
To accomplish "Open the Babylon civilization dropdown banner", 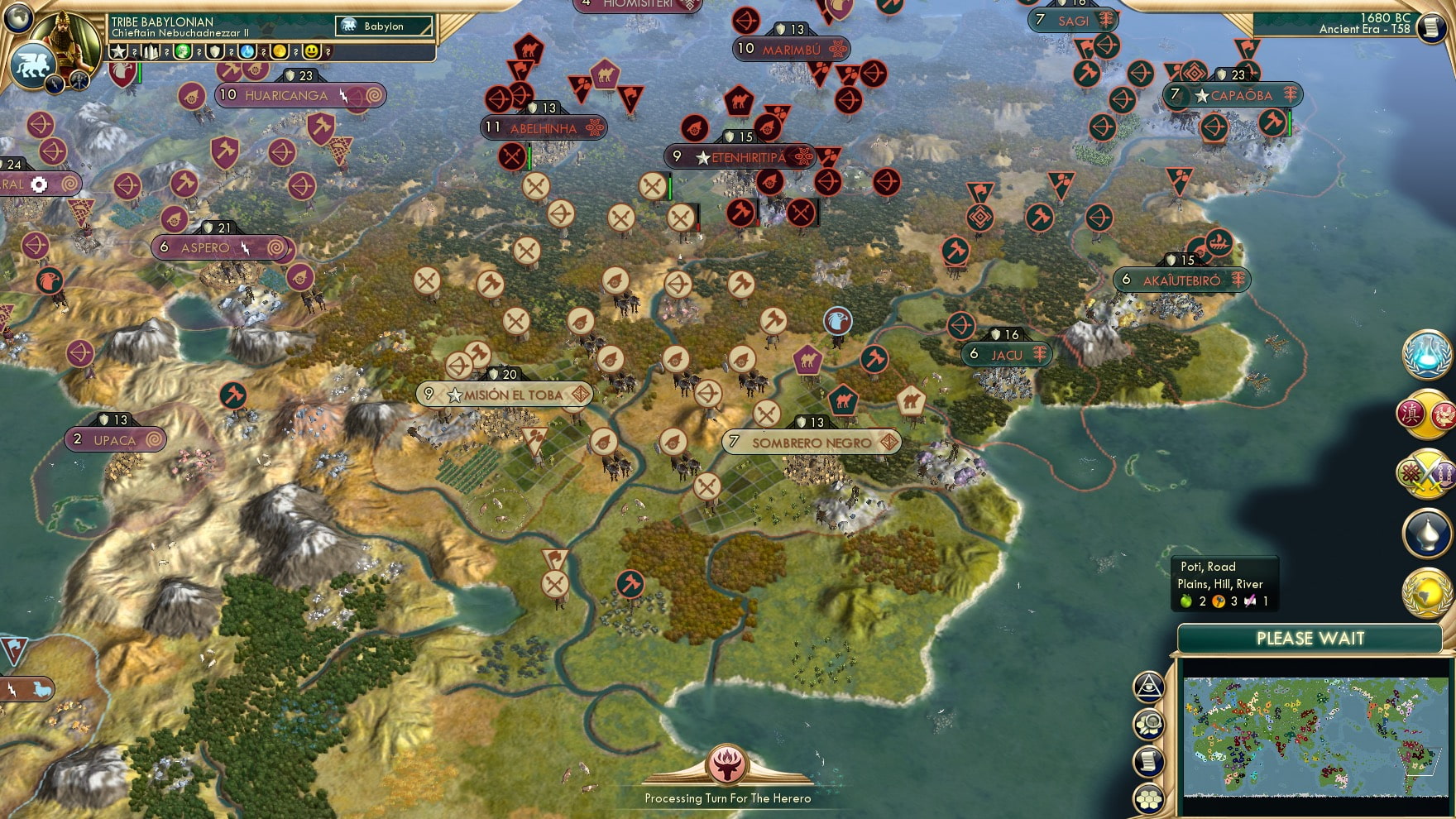I will [x=383, y=26].
